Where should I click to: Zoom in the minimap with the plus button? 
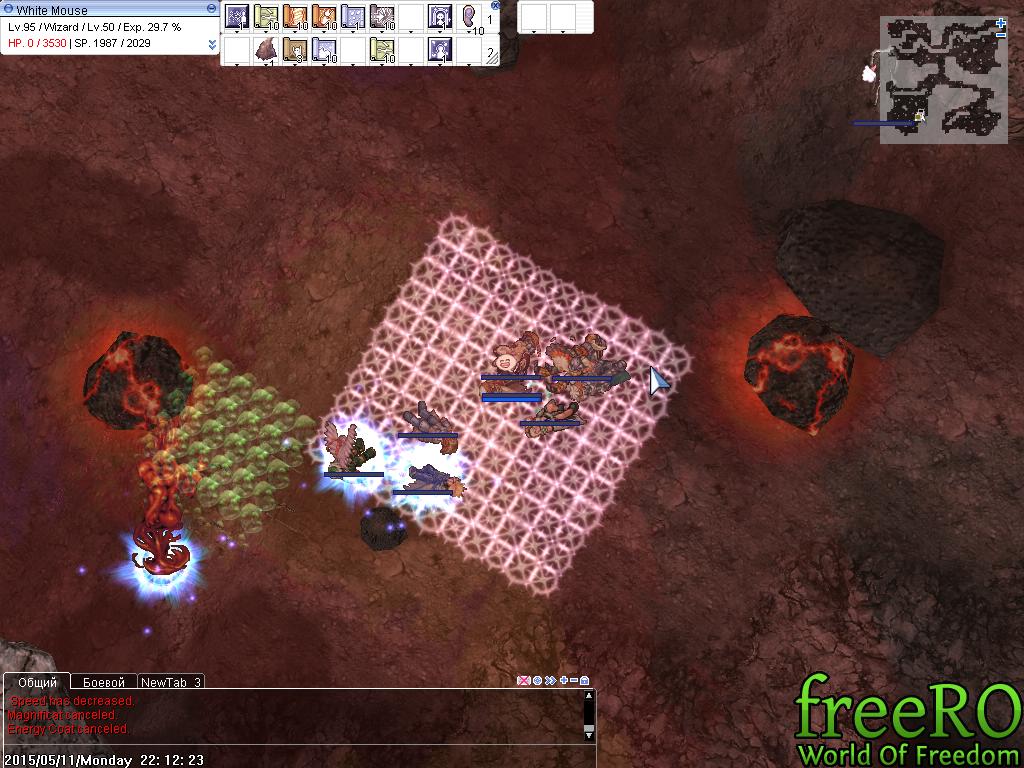point(1001,23)
